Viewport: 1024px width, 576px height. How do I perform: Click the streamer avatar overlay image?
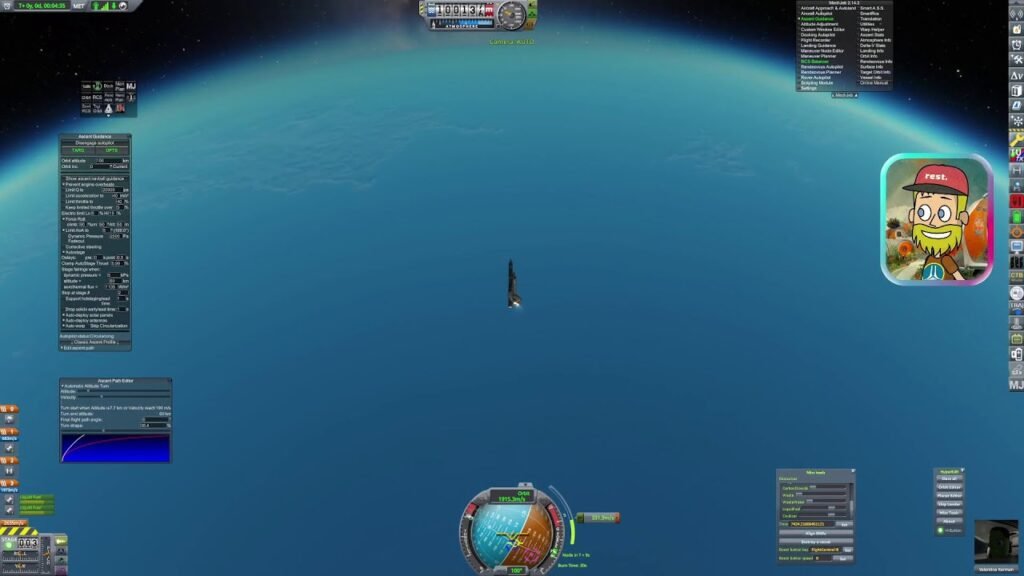(936, 219)
